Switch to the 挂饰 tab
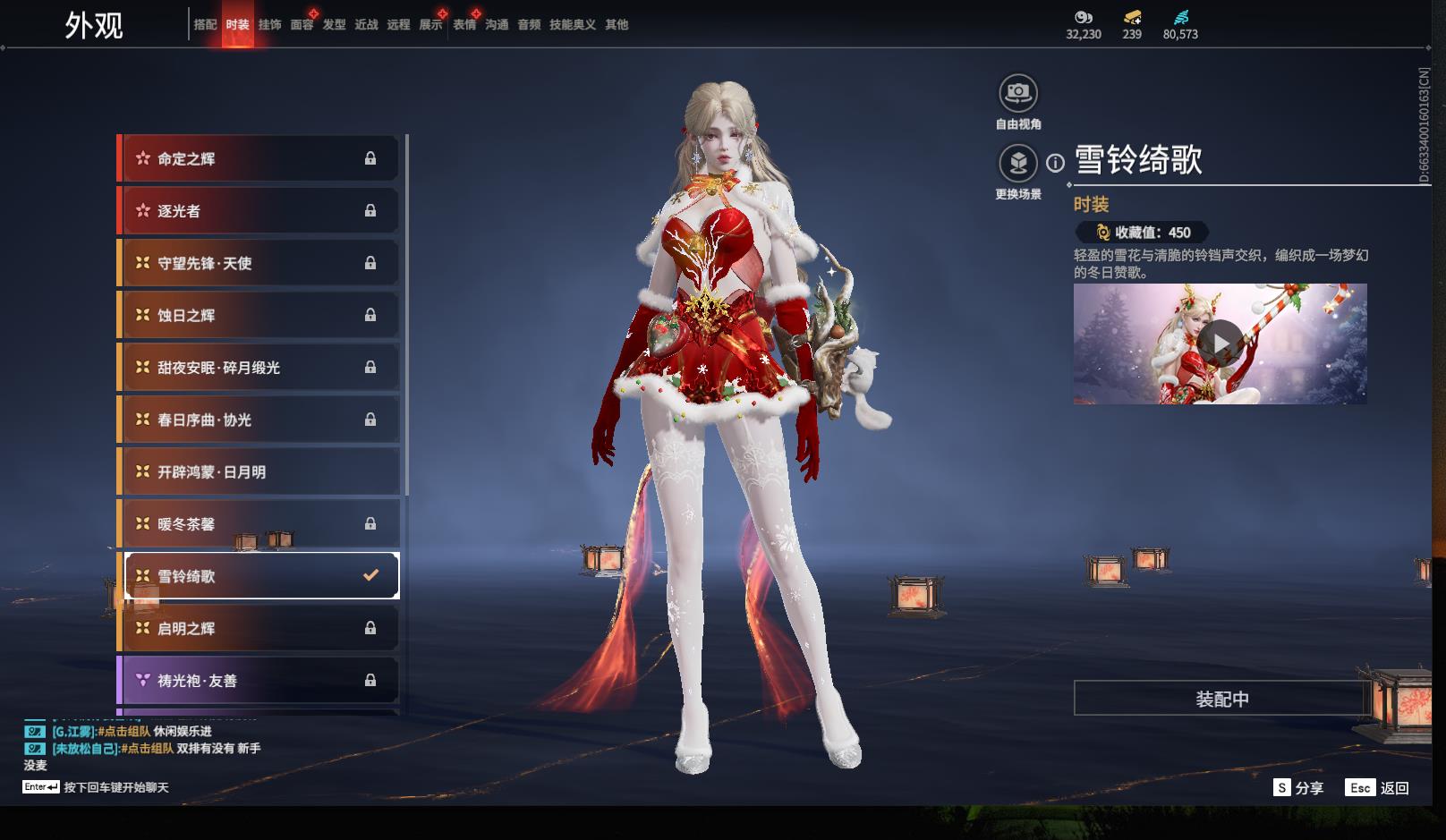Image resolution: width=1446 pixels, height=840 pixels. tap(269, 25)
